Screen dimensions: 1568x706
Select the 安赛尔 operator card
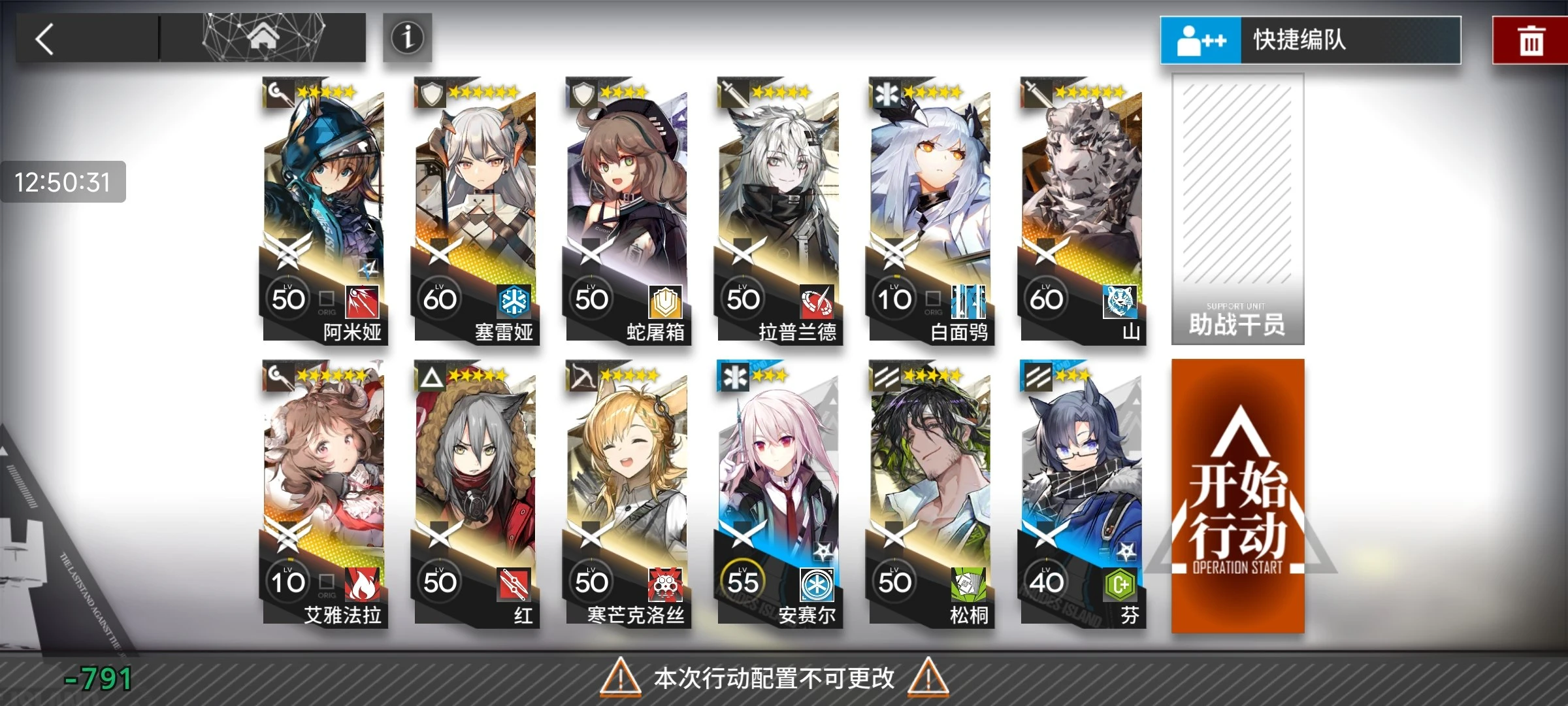pyautogui.click(x=779, y=494)
